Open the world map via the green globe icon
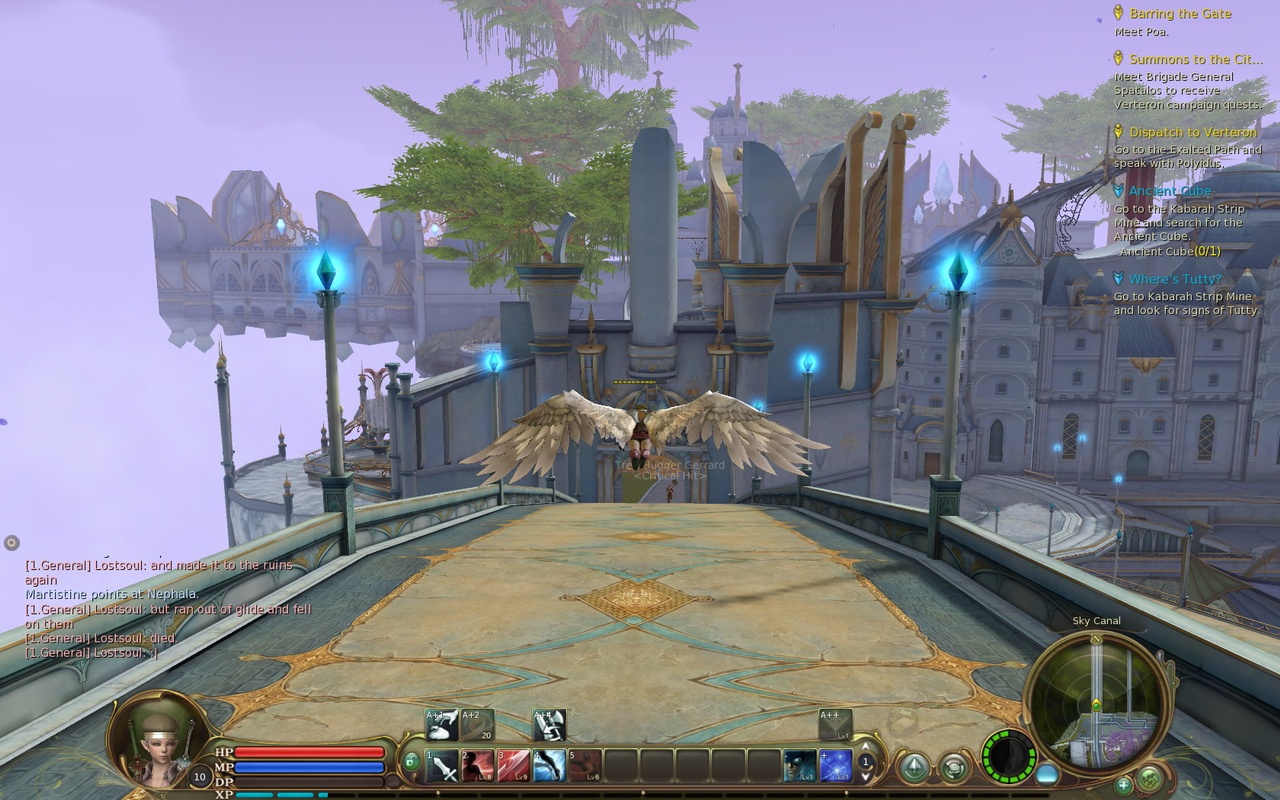 [1149, 776]
